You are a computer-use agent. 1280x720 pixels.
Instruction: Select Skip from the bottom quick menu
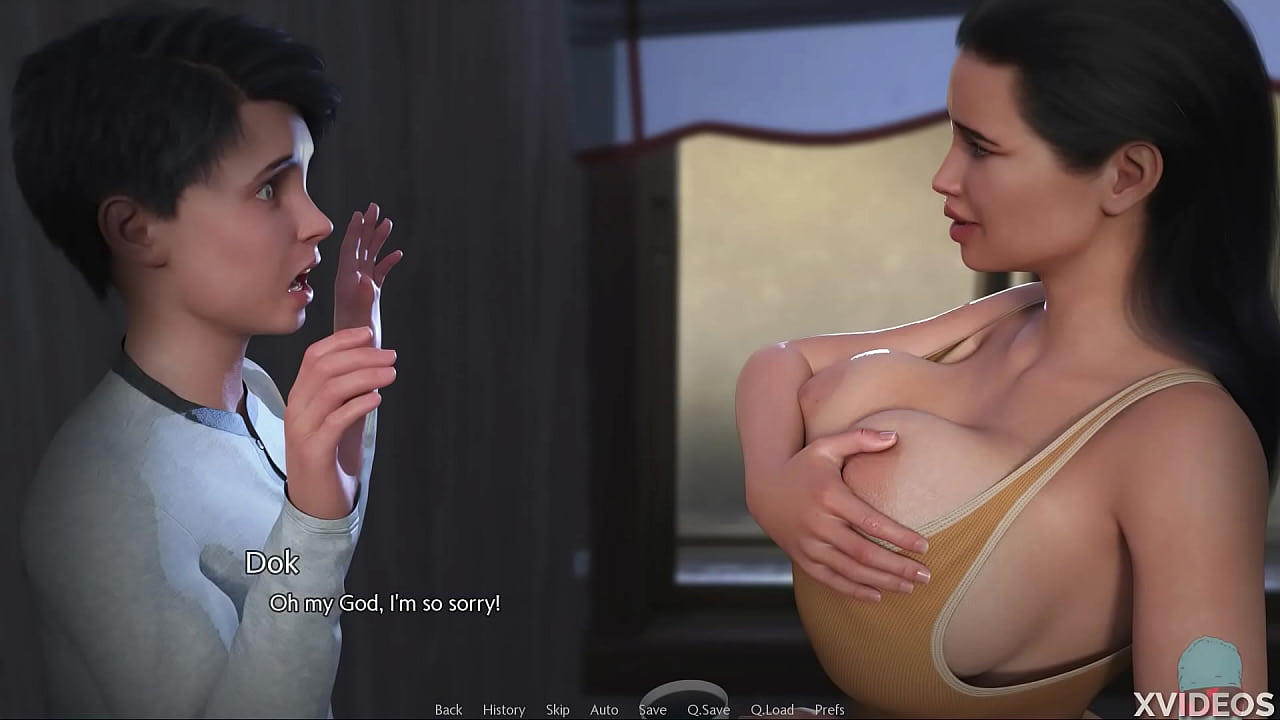tap(557, 709)
